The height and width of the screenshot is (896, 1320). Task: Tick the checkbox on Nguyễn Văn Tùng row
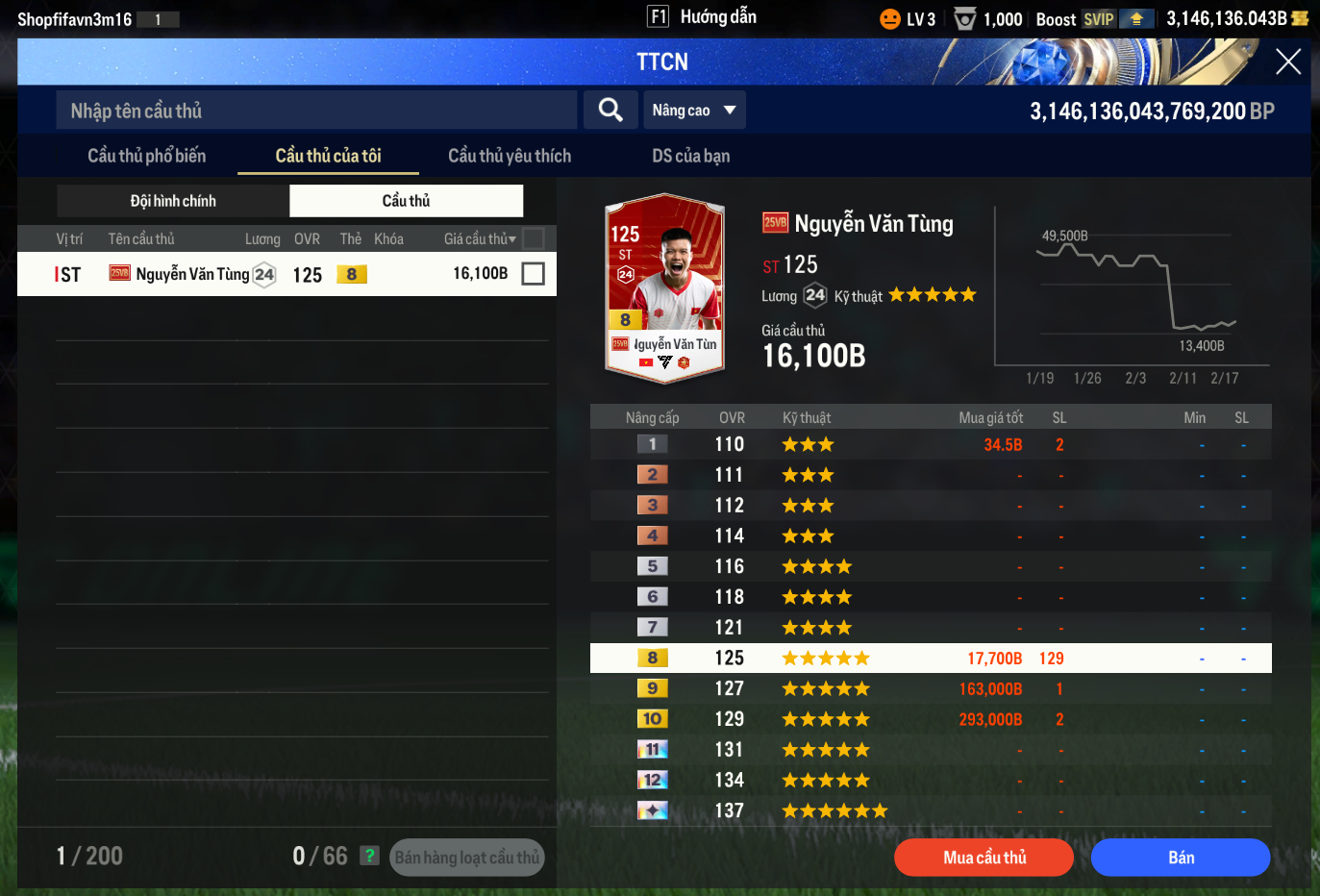[533, 274]
